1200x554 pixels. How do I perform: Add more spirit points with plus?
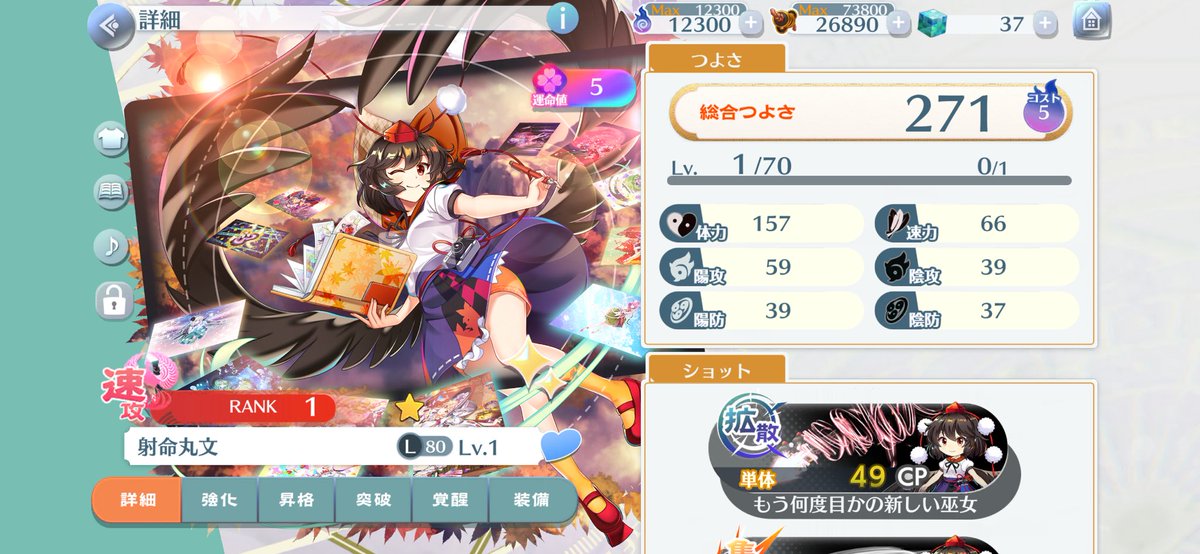coord(750,23)
